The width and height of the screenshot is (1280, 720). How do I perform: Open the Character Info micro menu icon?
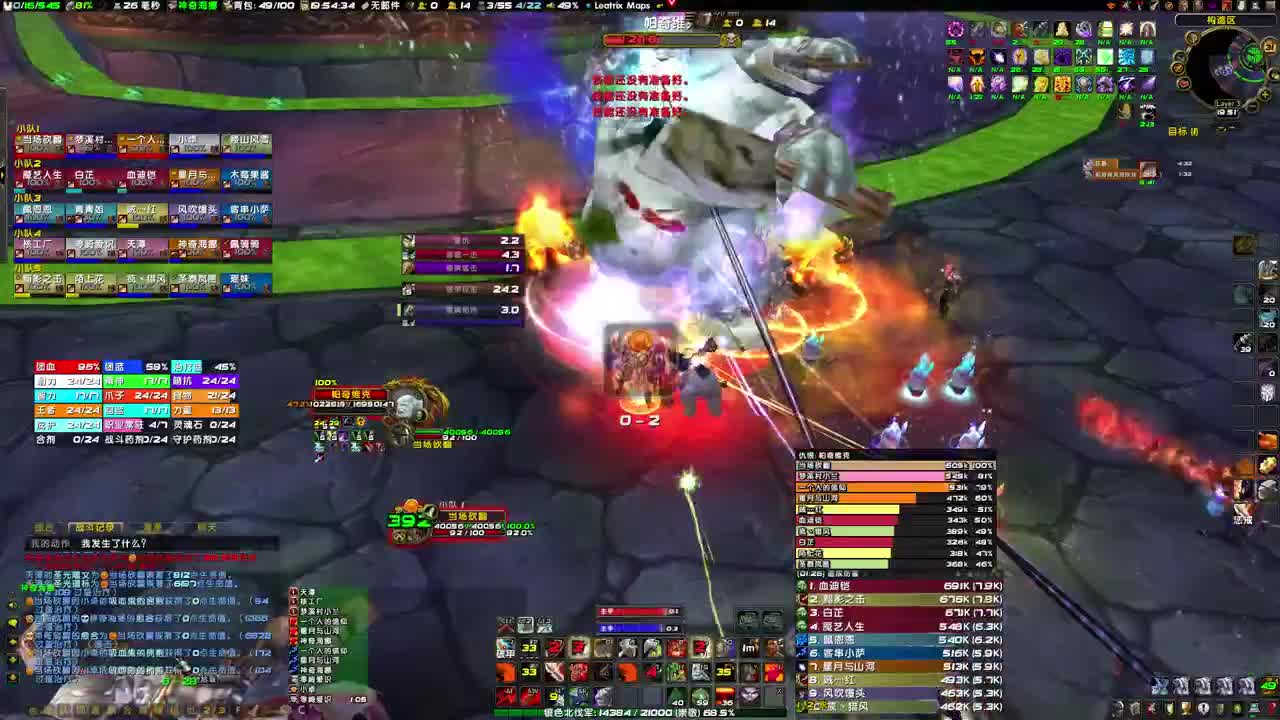(x=1118, y=707)
